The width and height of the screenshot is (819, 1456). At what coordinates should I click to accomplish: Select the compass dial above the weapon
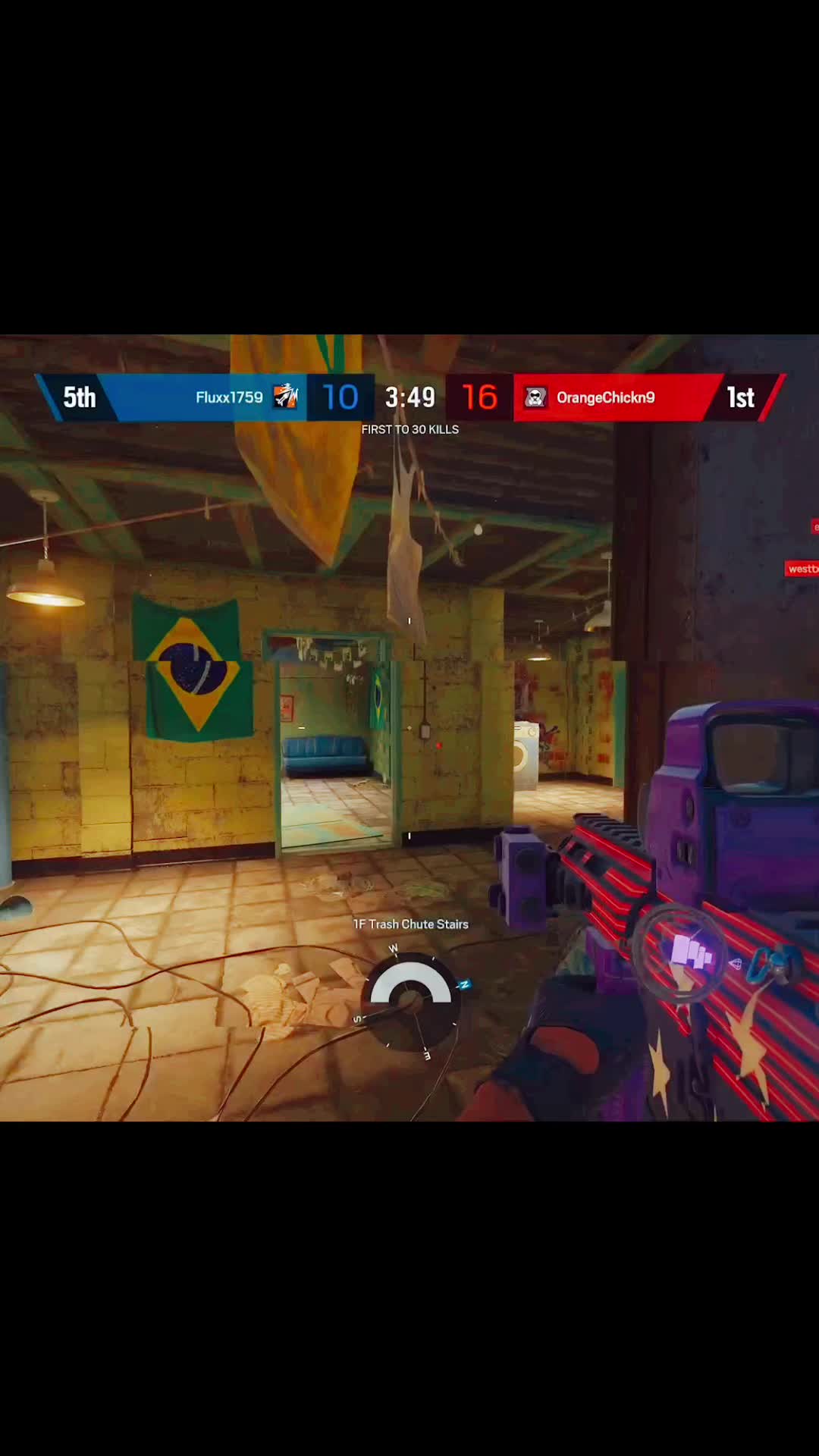tap(411, 999)
